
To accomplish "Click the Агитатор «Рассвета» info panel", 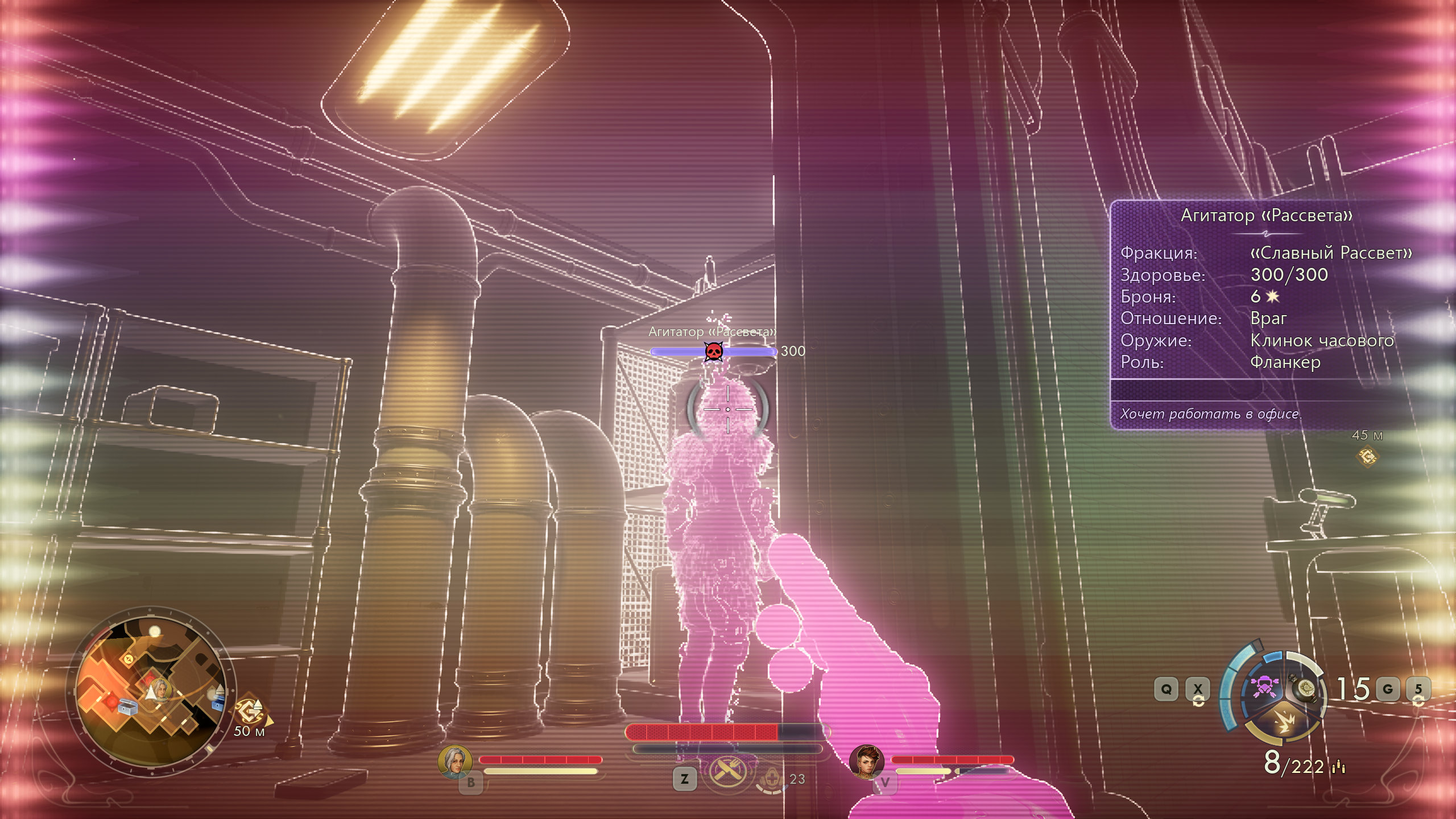I will pyautogui.click(x=1263, y=314).
